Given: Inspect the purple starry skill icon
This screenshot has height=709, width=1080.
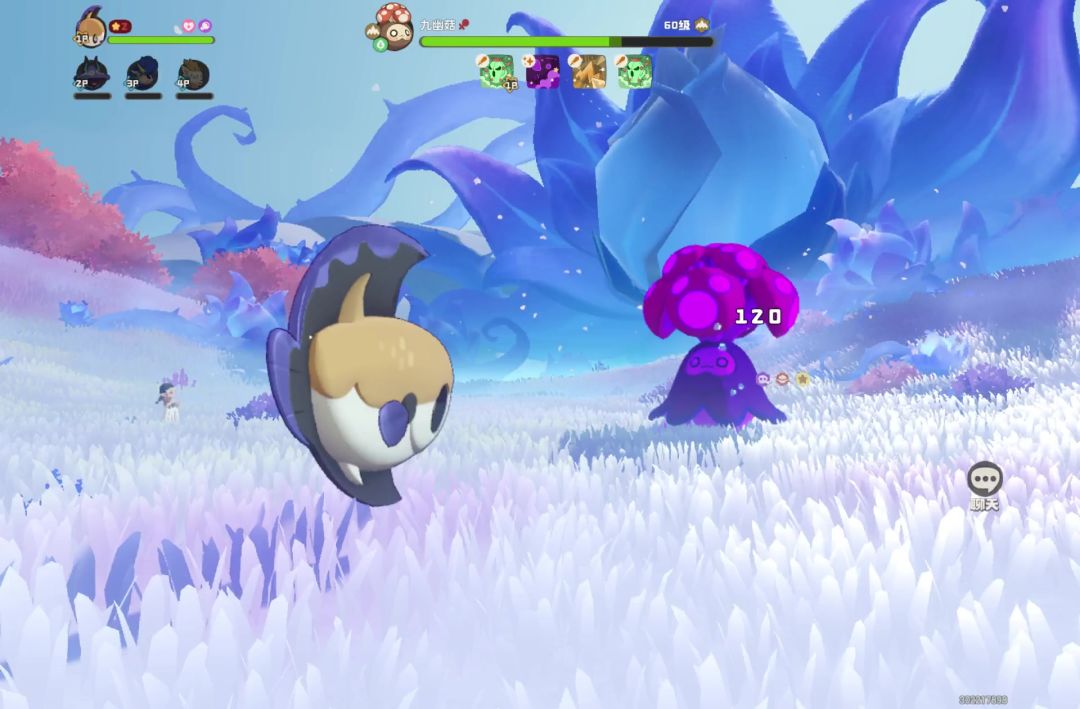Looking at the screenshot, I should [x=543, y=72].
